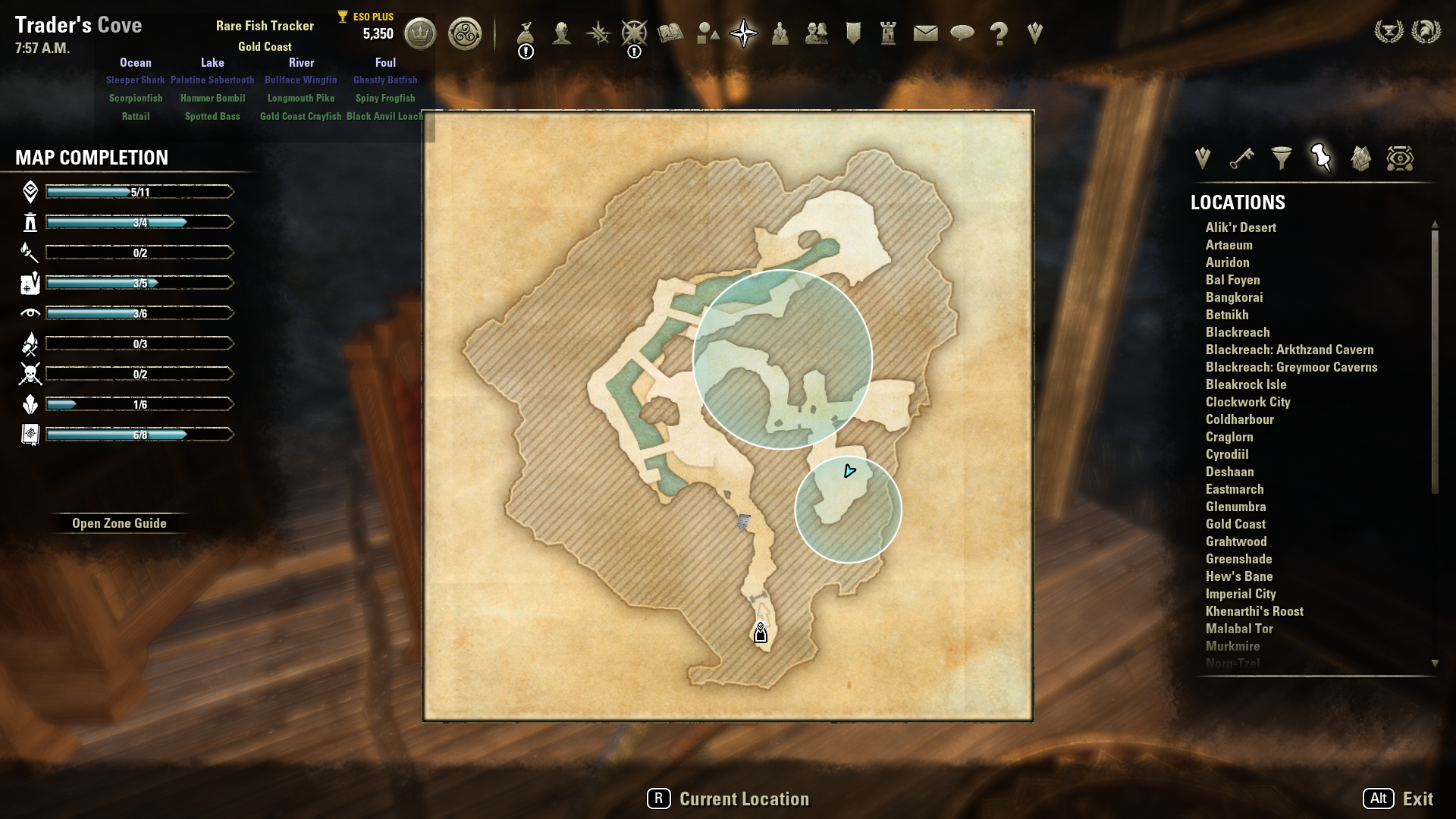The height and width of the screenshot is (819, 1456).
Task: Open the Crown Store crown icon
Action: tap(420, 33)
